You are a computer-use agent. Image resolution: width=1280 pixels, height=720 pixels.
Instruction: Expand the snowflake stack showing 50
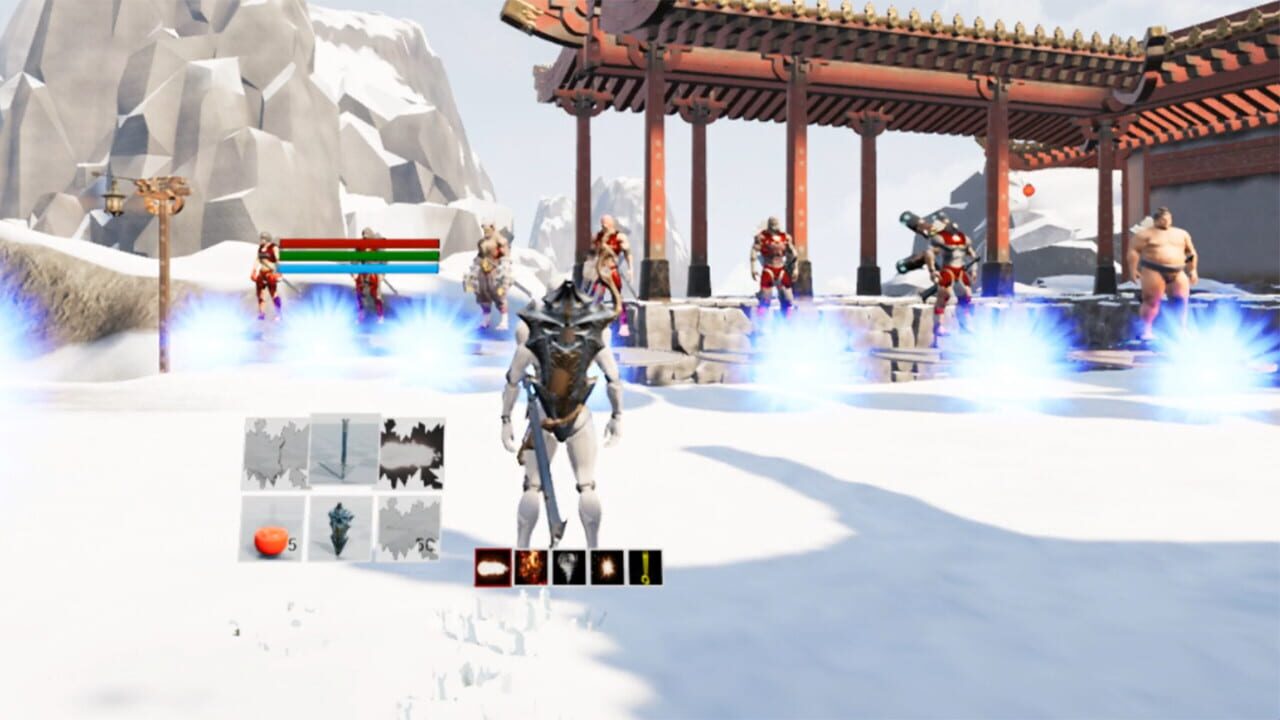tap(410, 528)
